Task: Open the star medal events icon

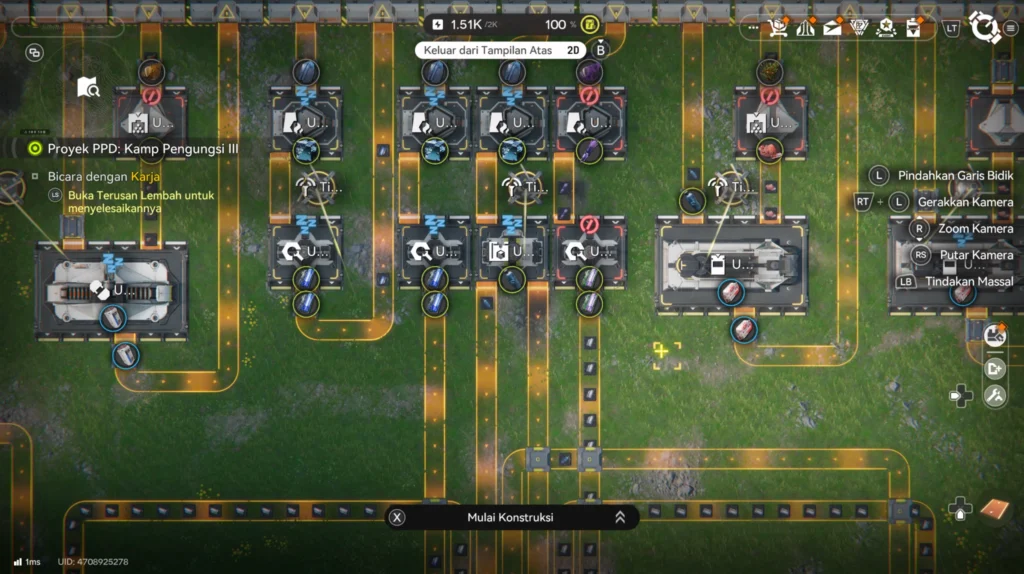Action: click(885, 27)
